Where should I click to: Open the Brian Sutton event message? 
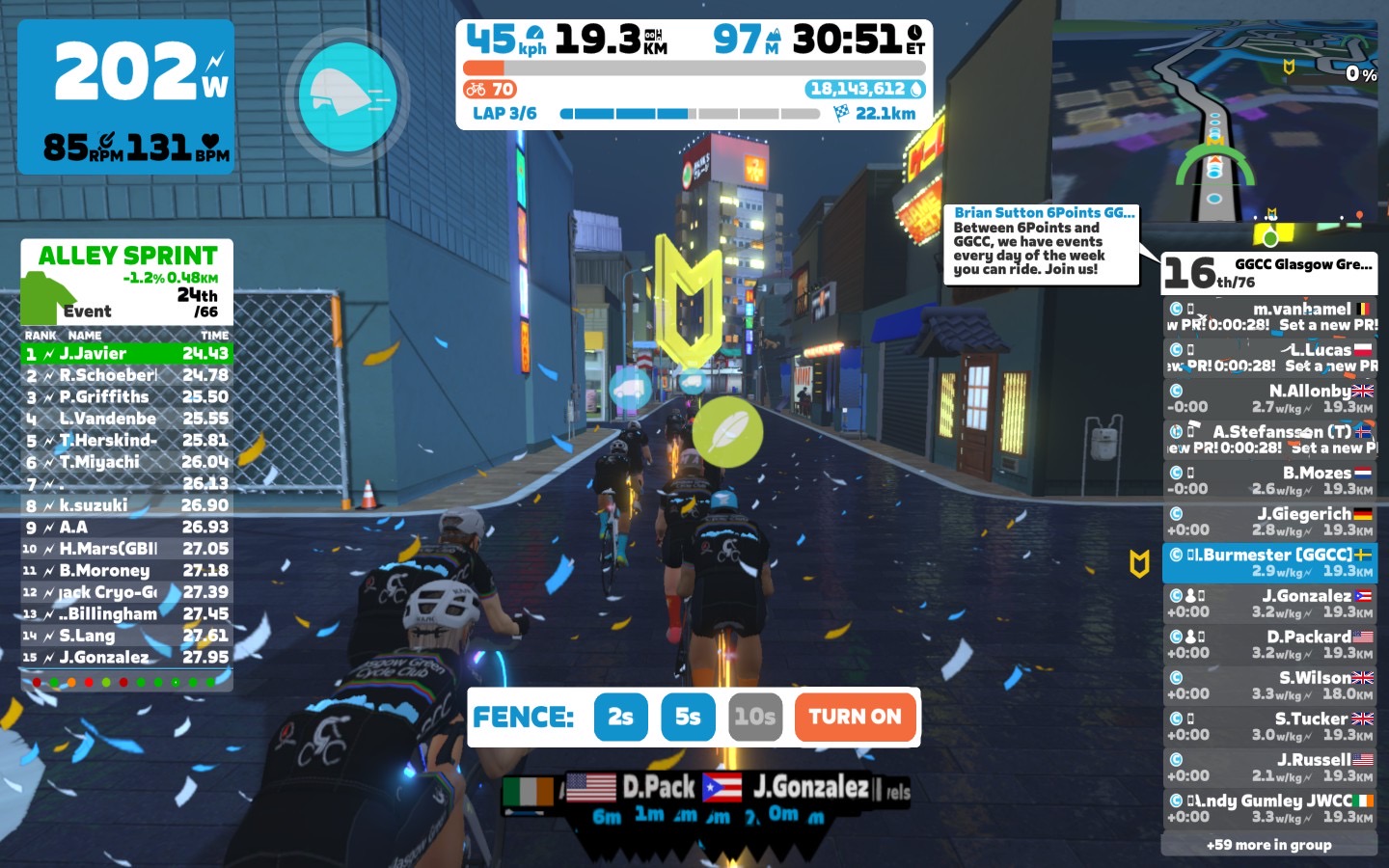point(1042,243)
